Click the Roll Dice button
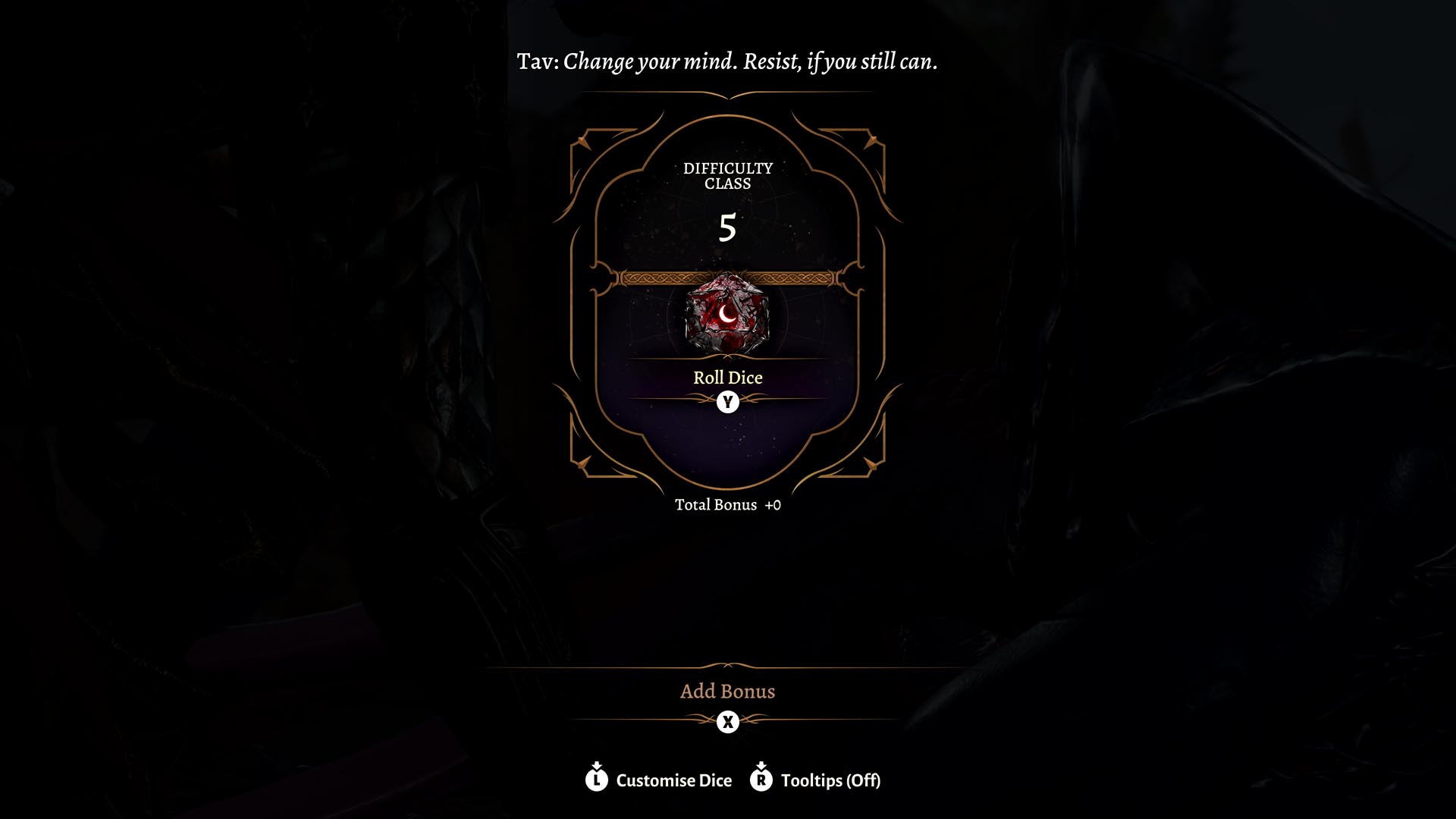This screenshot has width=1456, height=819. point(727,378)
